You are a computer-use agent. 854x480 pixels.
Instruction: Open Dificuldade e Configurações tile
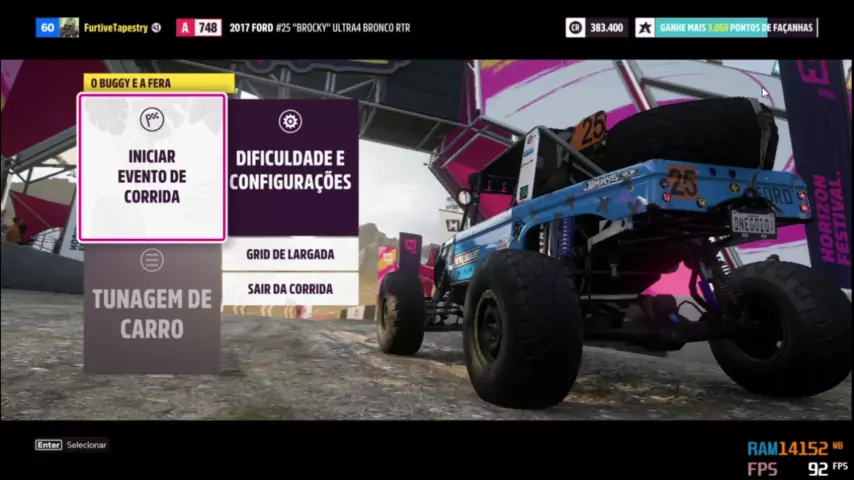291,167
